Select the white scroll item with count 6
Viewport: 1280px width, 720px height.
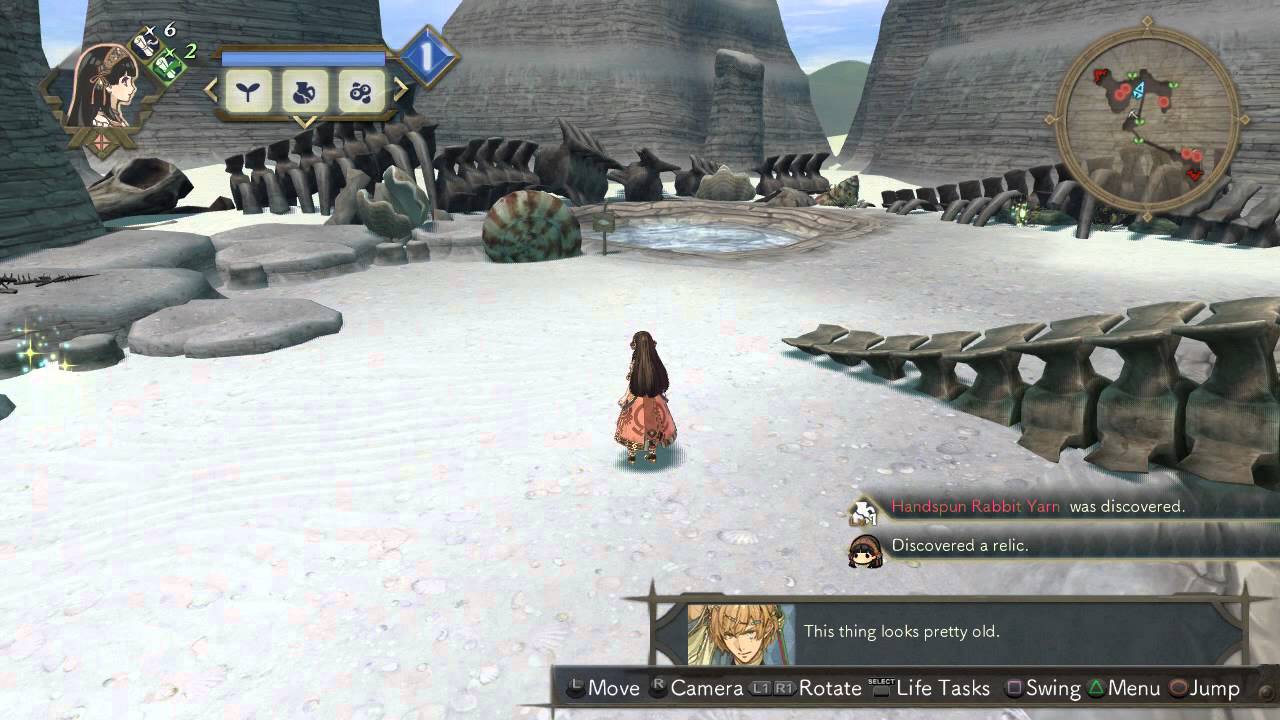(144, 45)
